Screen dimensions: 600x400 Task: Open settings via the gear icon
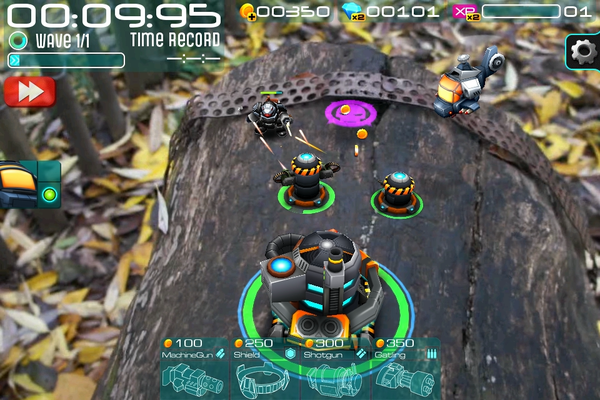[x=582, y=52]
